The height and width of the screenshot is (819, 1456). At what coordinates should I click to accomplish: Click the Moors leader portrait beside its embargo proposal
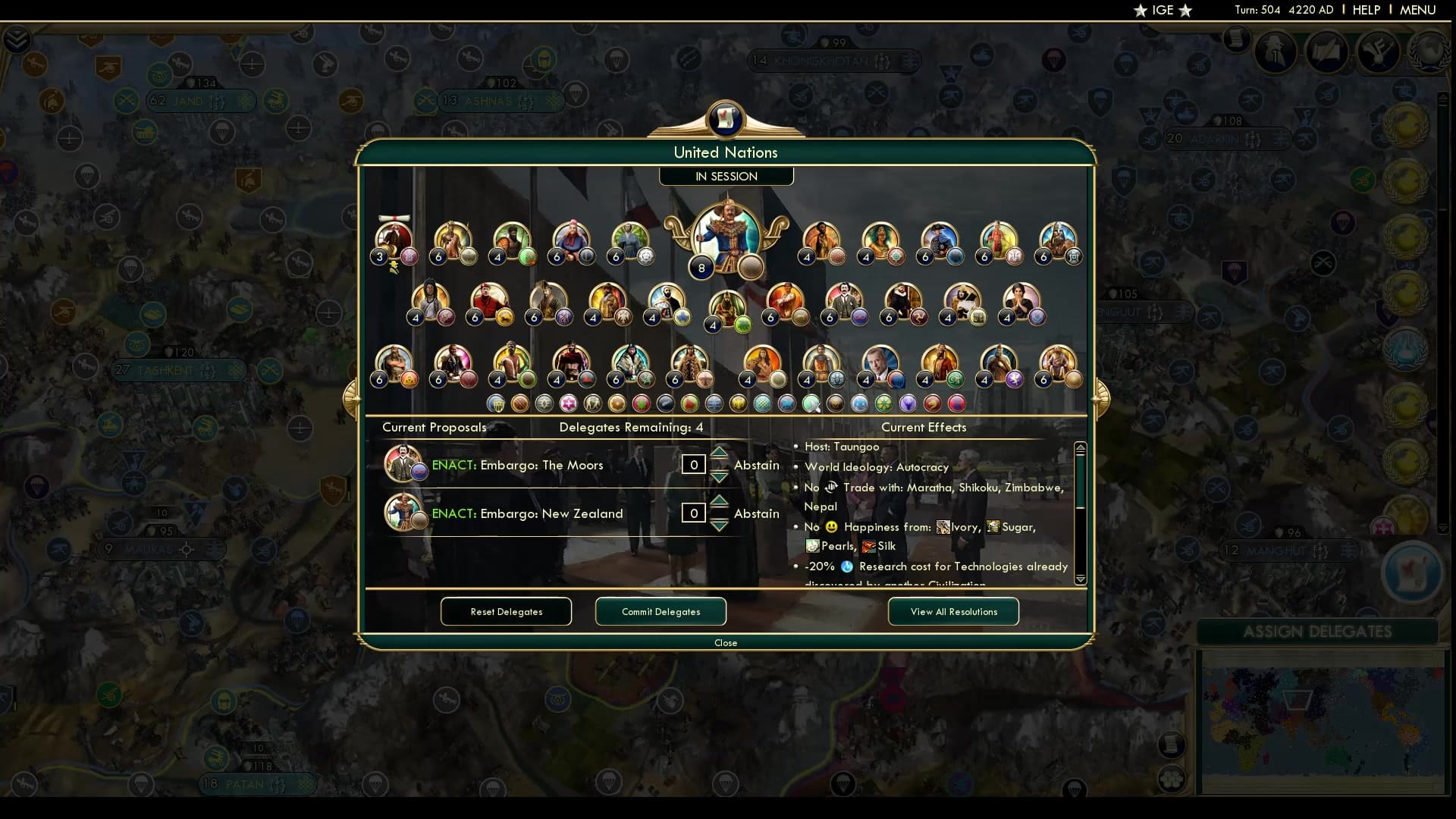click(404, 463)
